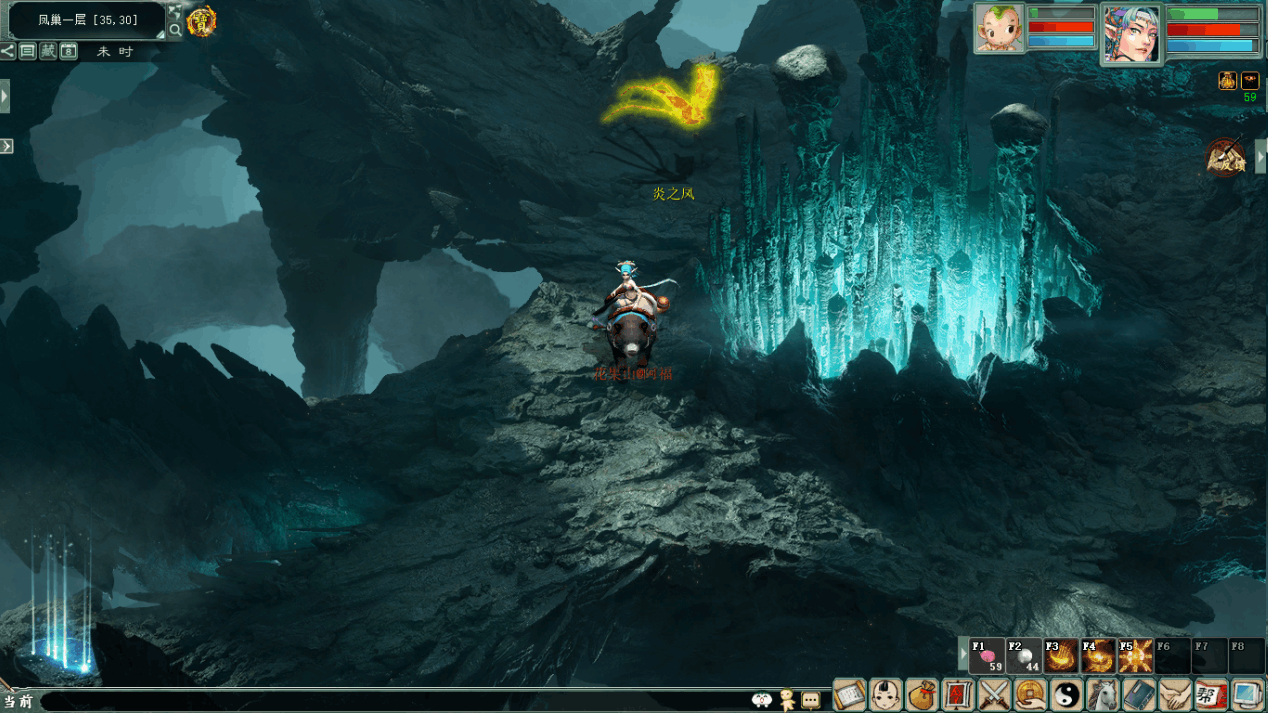Click the 反馈 feedback brush icon
1268x713 pixels.
tap(1225, 157)
